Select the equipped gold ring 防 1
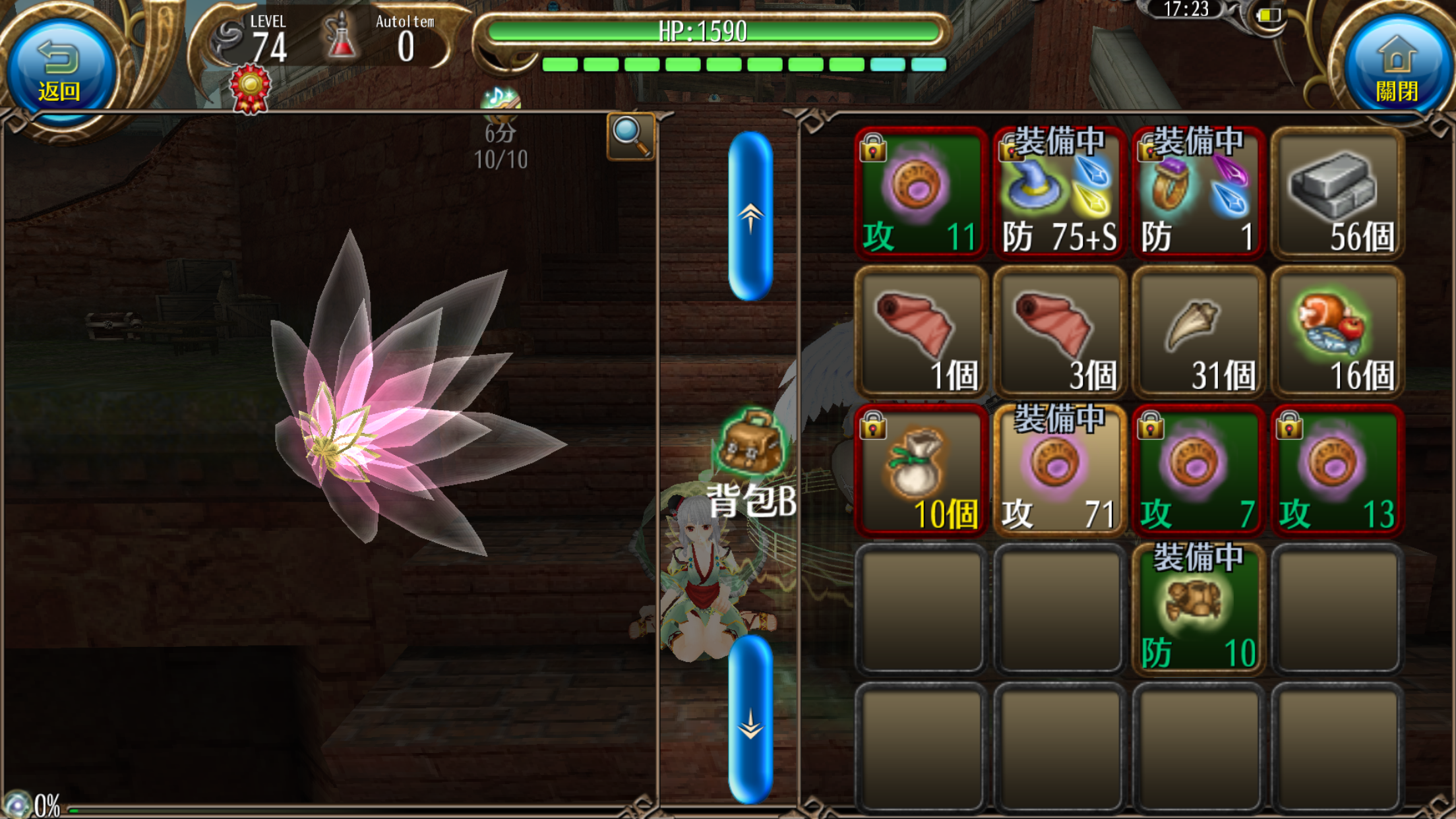The width and height of the screenshot is (1456, 819). tap(1199, 193)
